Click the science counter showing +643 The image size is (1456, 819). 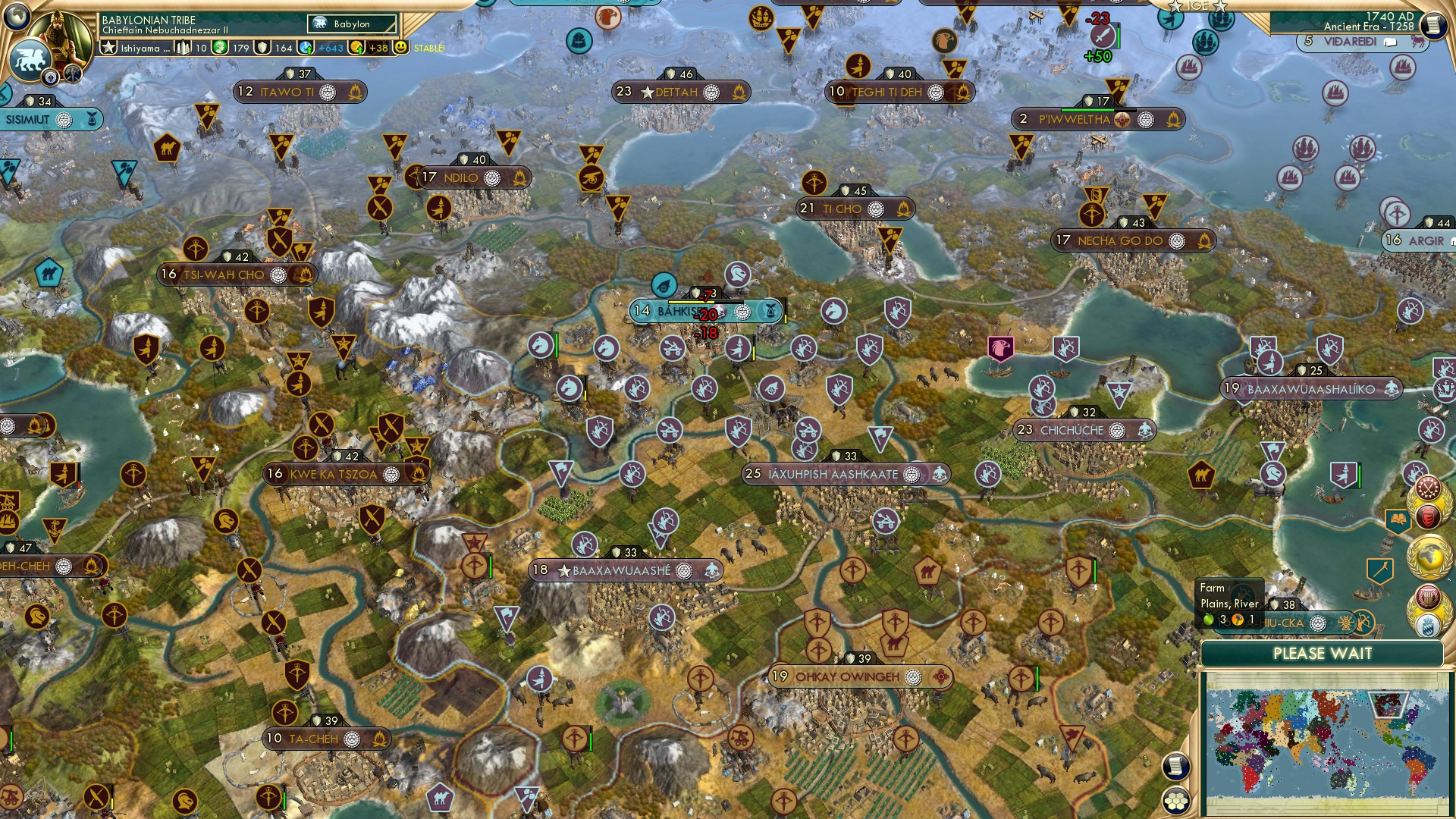[x=307, y=48]
